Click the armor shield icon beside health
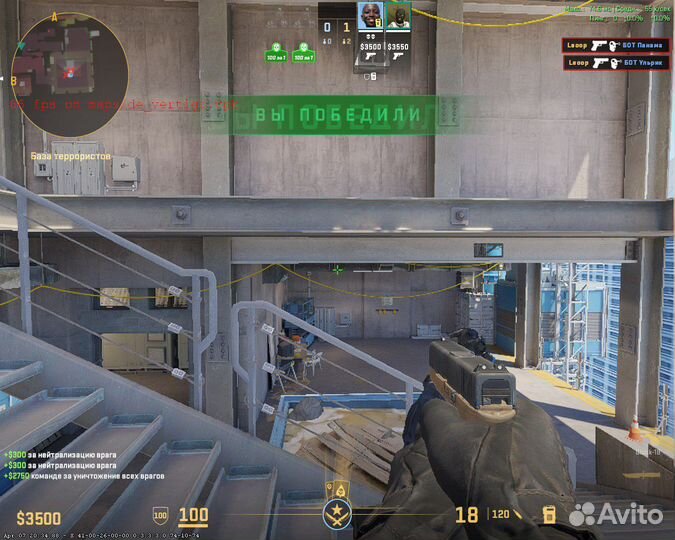The image size is (675, 540). tap(160, 517)
